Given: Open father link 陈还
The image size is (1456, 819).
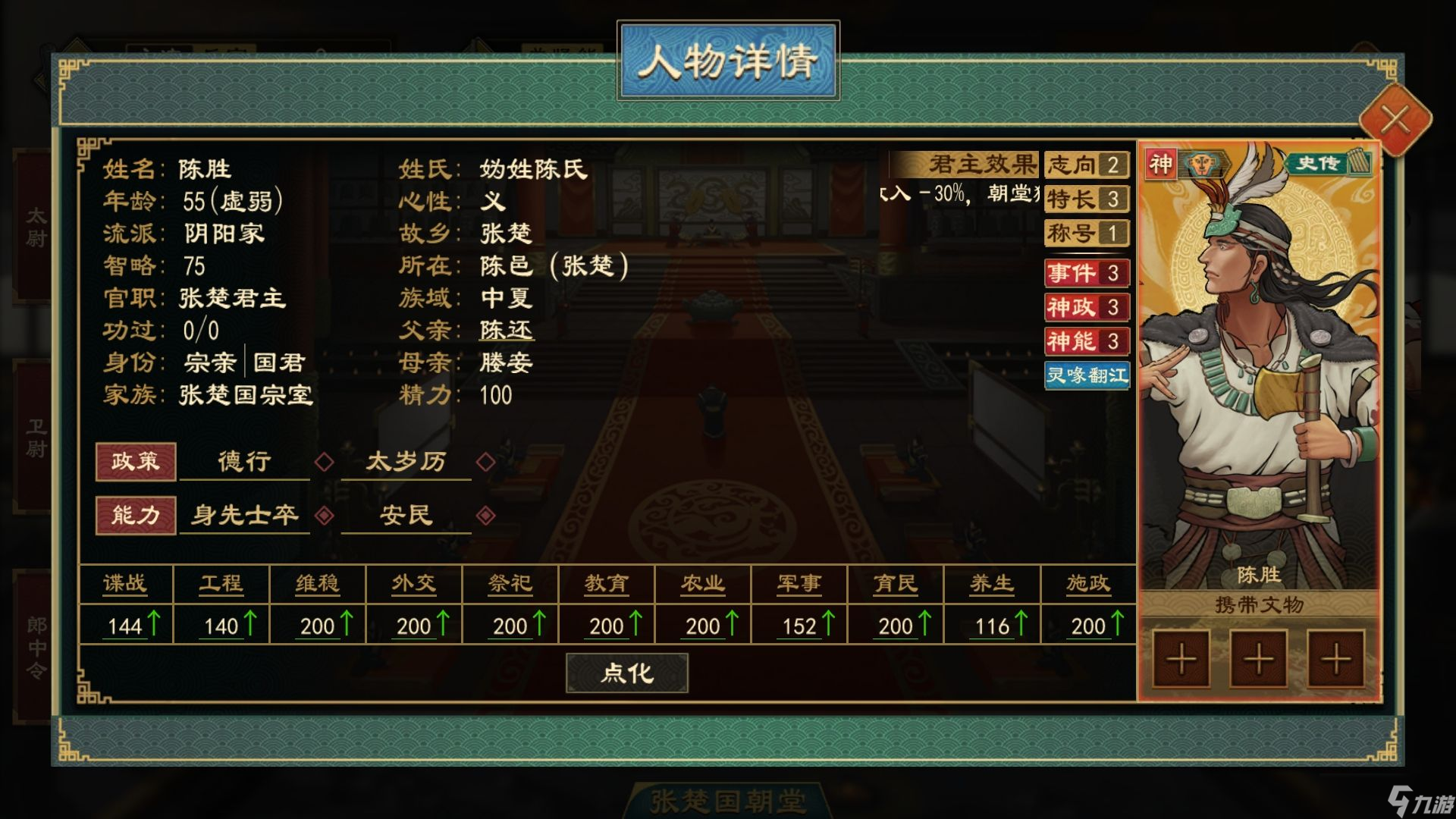Looking at the screenshot, I should click(x=507, y=331).
